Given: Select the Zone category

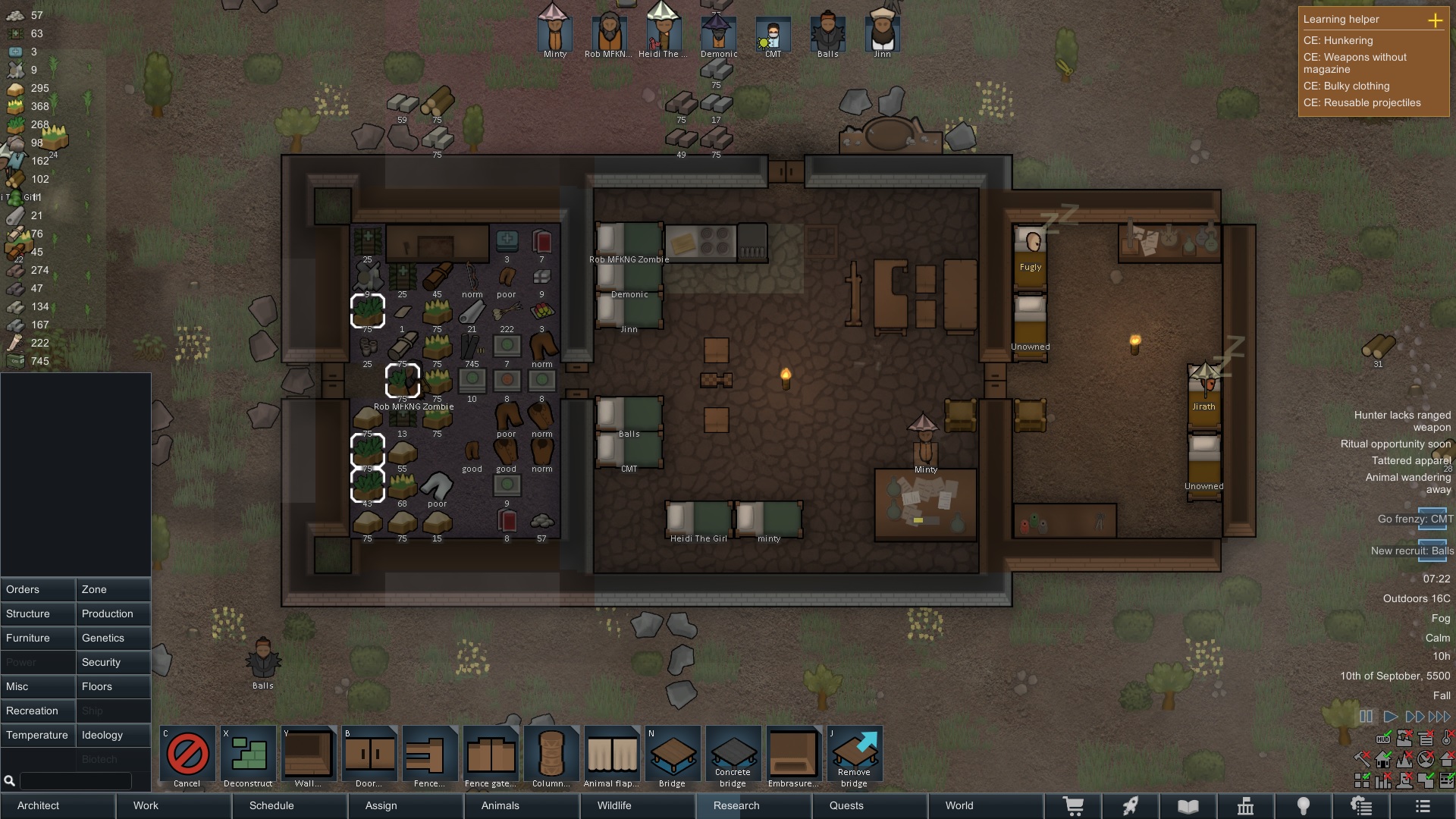Looking at the screenshot, I should (x=113, y=589).
